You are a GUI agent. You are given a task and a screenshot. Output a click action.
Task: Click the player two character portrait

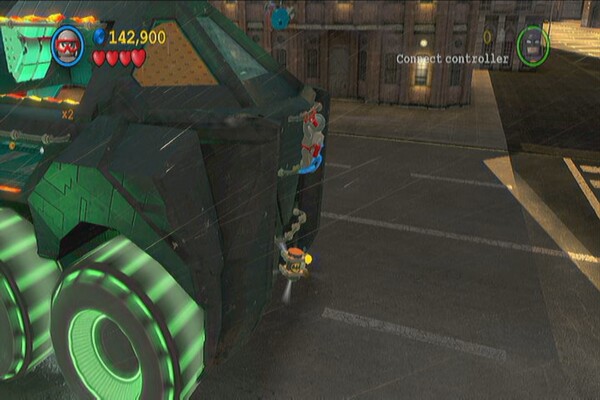[533, 45]
